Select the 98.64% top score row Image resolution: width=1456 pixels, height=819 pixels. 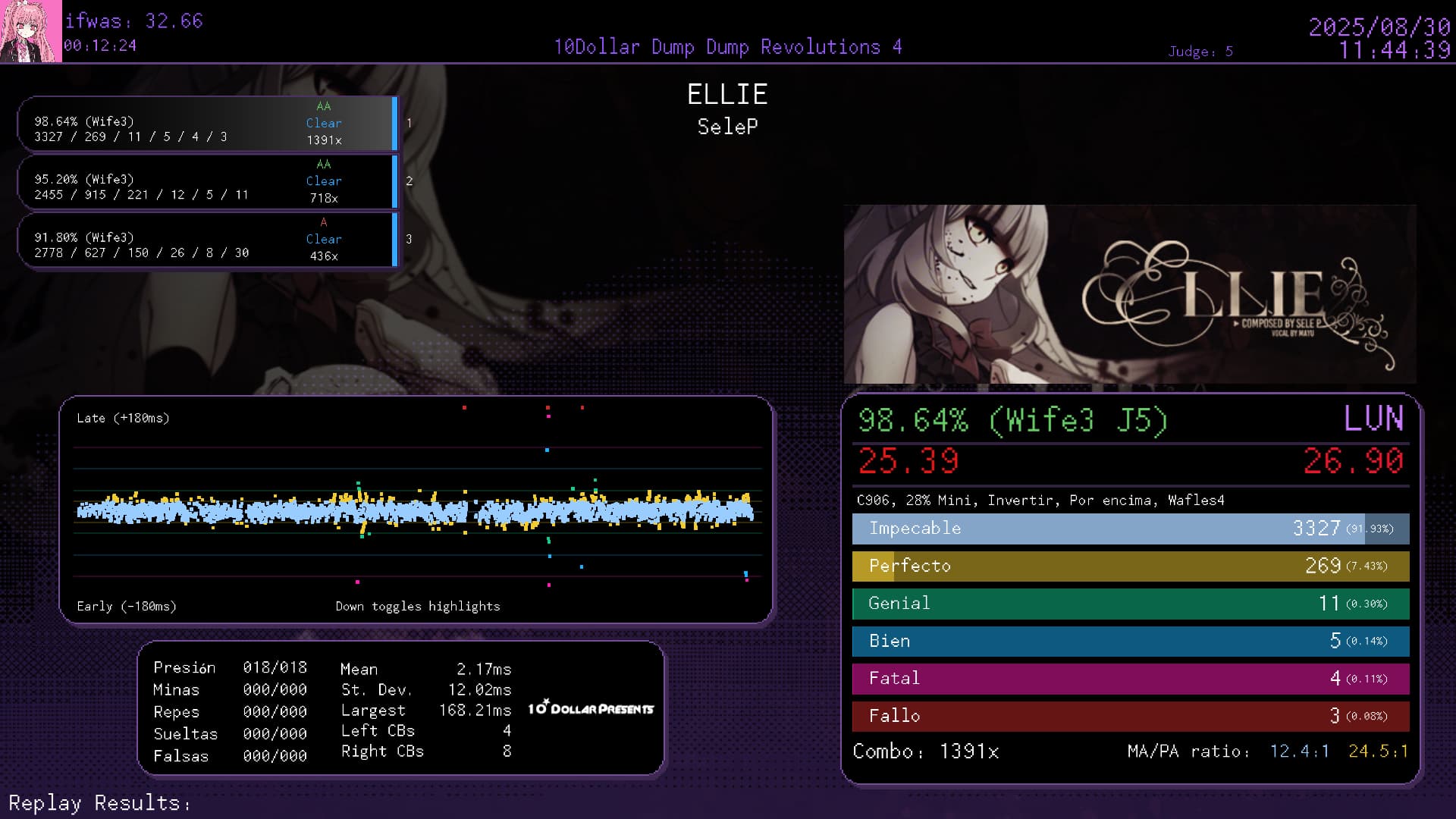tap(206, 123)
